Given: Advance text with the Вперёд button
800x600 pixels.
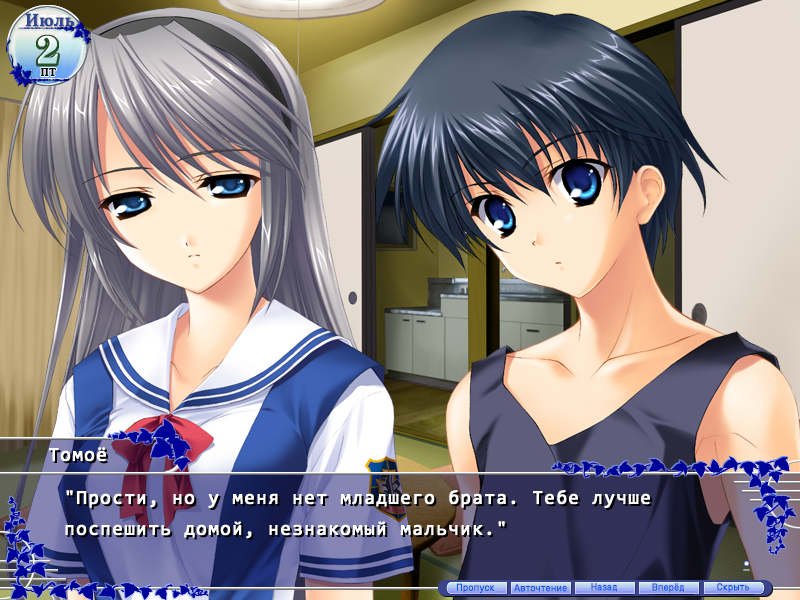Looking at the screenshot, I should click(x=668, y=588).
